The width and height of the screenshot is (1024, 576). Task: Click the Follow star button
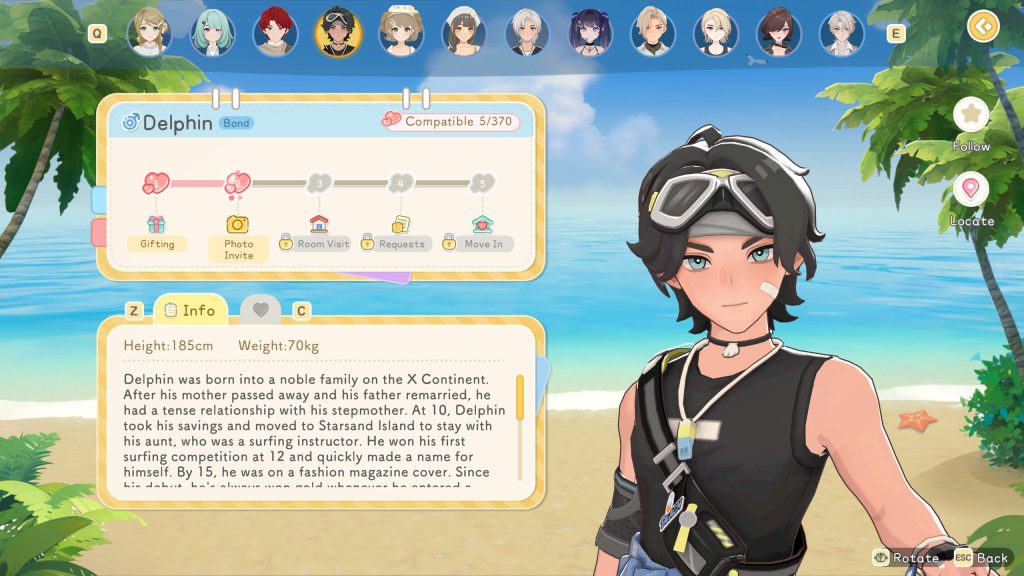click(x=970, y=115)
